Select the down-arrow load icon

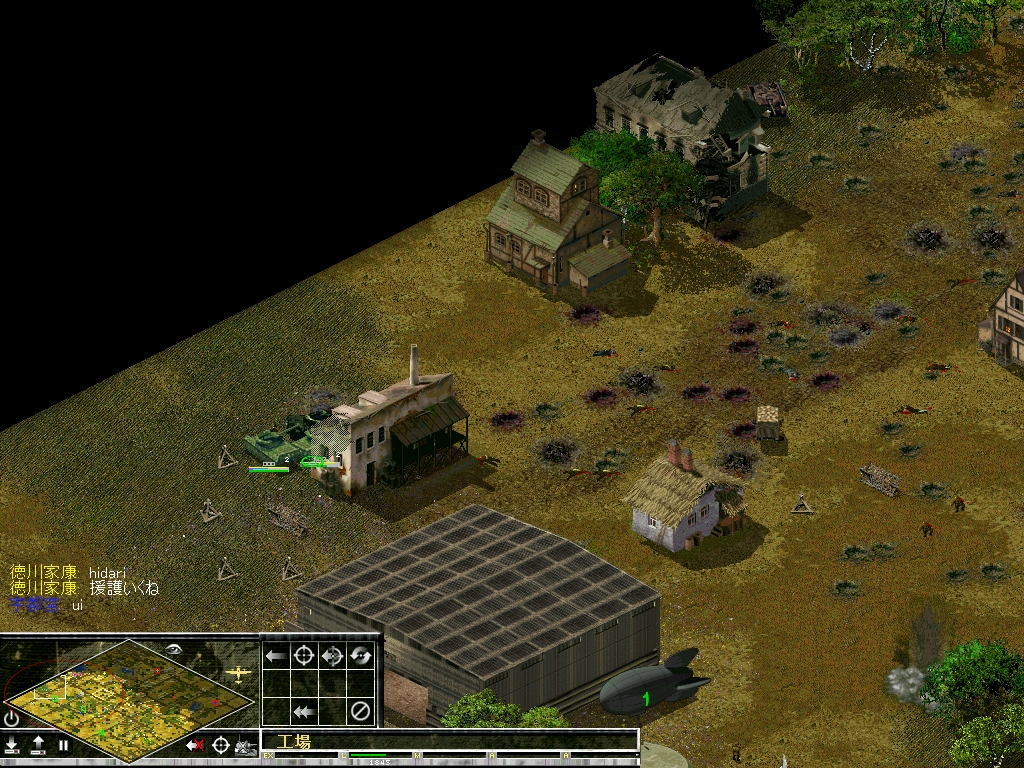pyautogui.click(x=12, y=745)
